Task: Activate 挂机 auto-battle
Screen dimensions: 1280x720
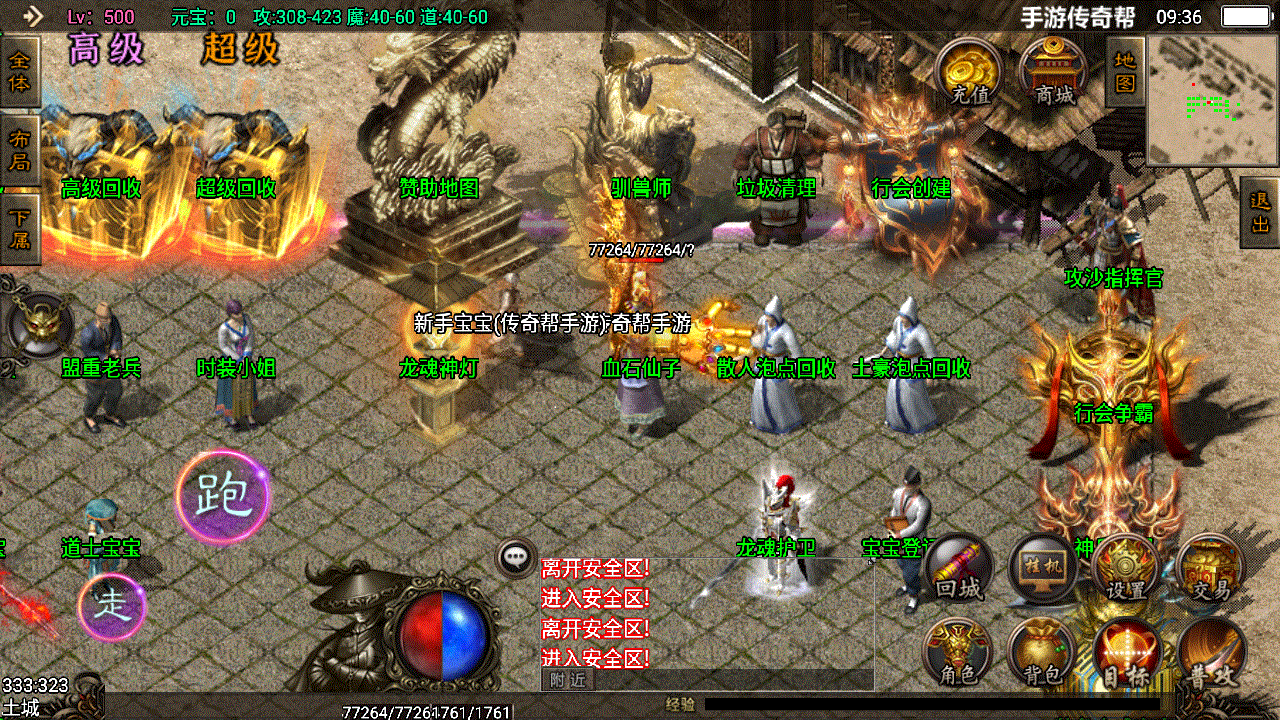Action: 1043,570
